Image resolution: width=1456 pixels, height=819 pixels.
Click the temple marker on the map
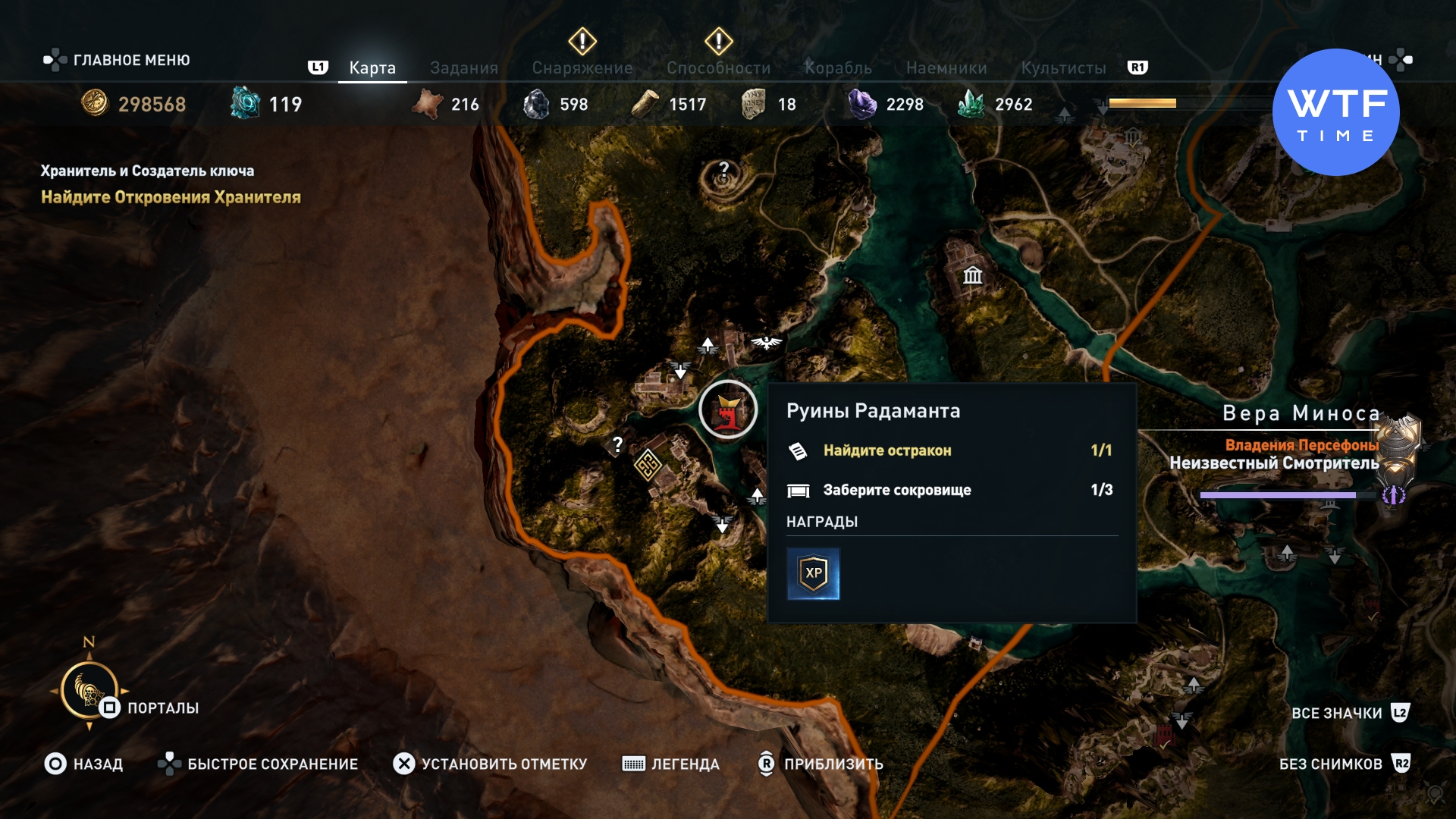tap(972, 275)
